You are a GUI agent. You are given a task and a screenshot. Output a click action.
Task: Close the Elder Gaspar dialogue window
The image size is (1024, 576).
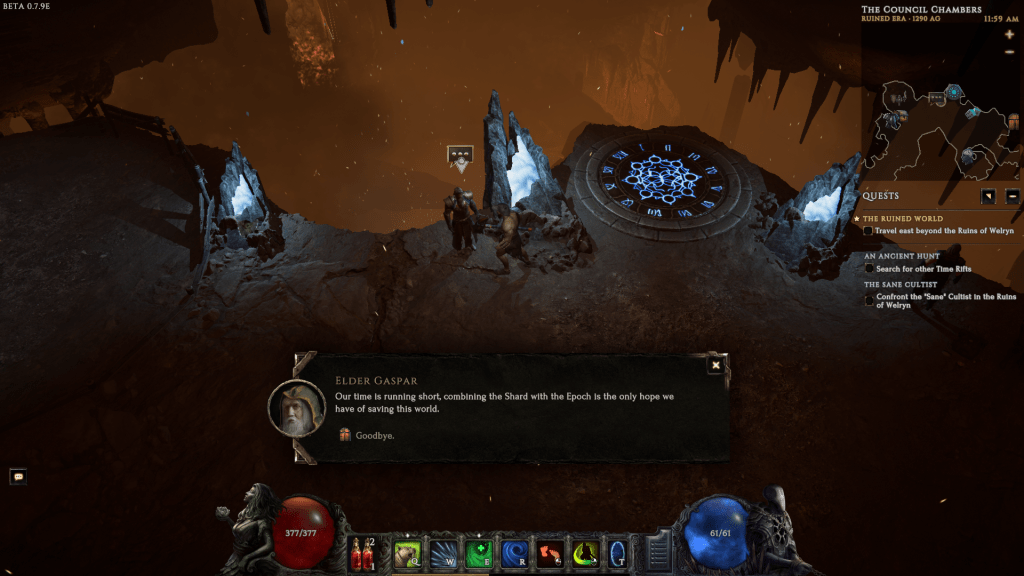tap(715, 366)
